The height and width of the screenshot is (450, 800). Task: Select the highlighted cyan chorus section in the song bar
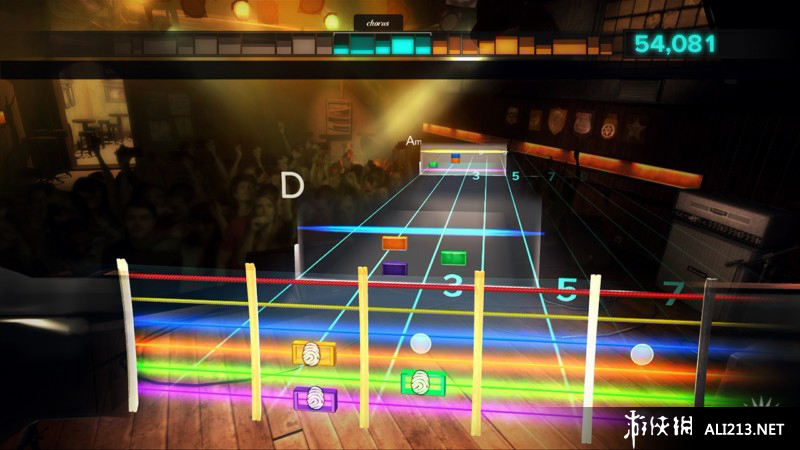380,45
